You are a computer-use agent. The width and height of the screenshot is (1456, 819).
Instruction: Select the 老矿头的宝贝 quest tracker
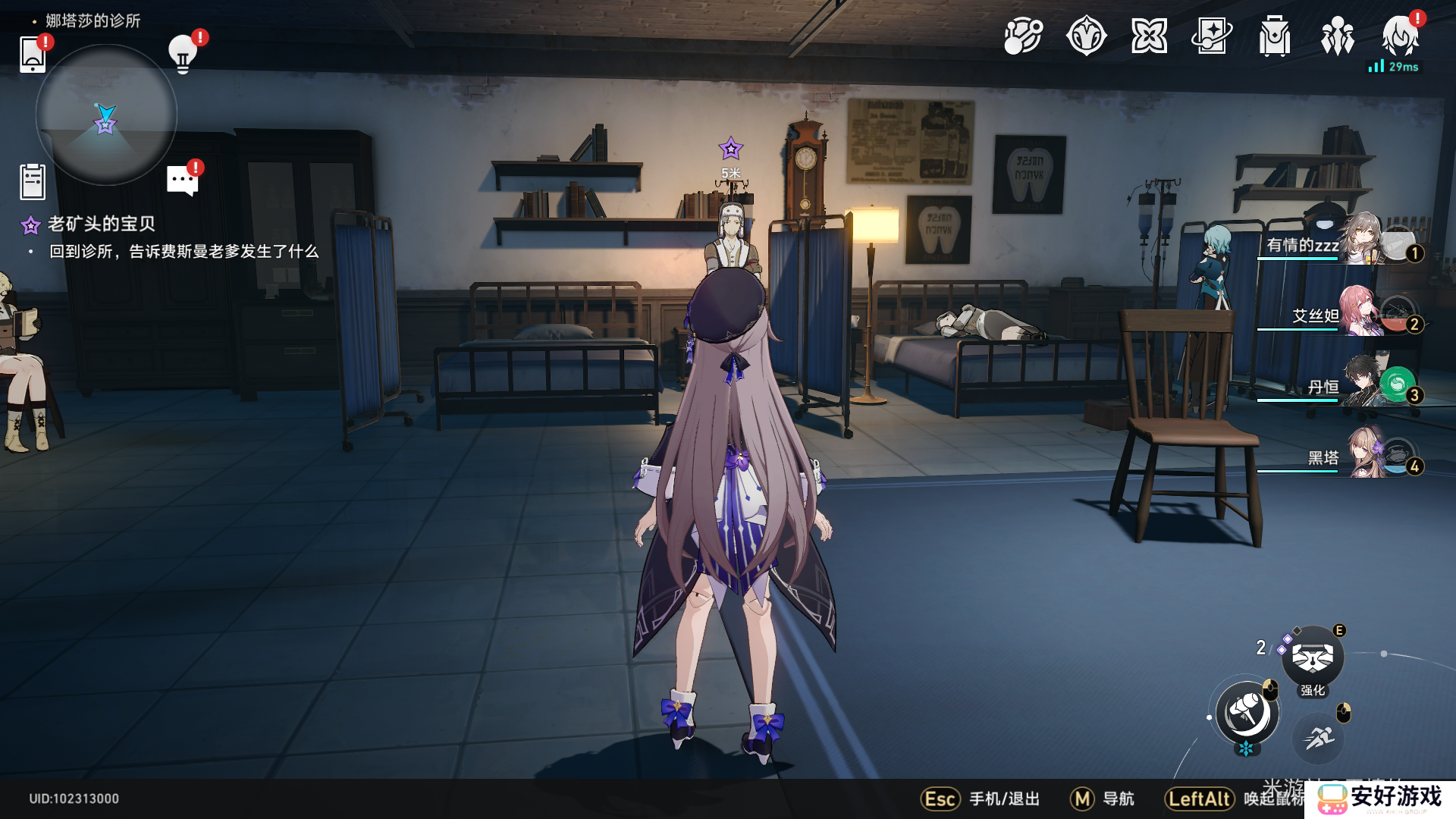[x=101, y=224]
